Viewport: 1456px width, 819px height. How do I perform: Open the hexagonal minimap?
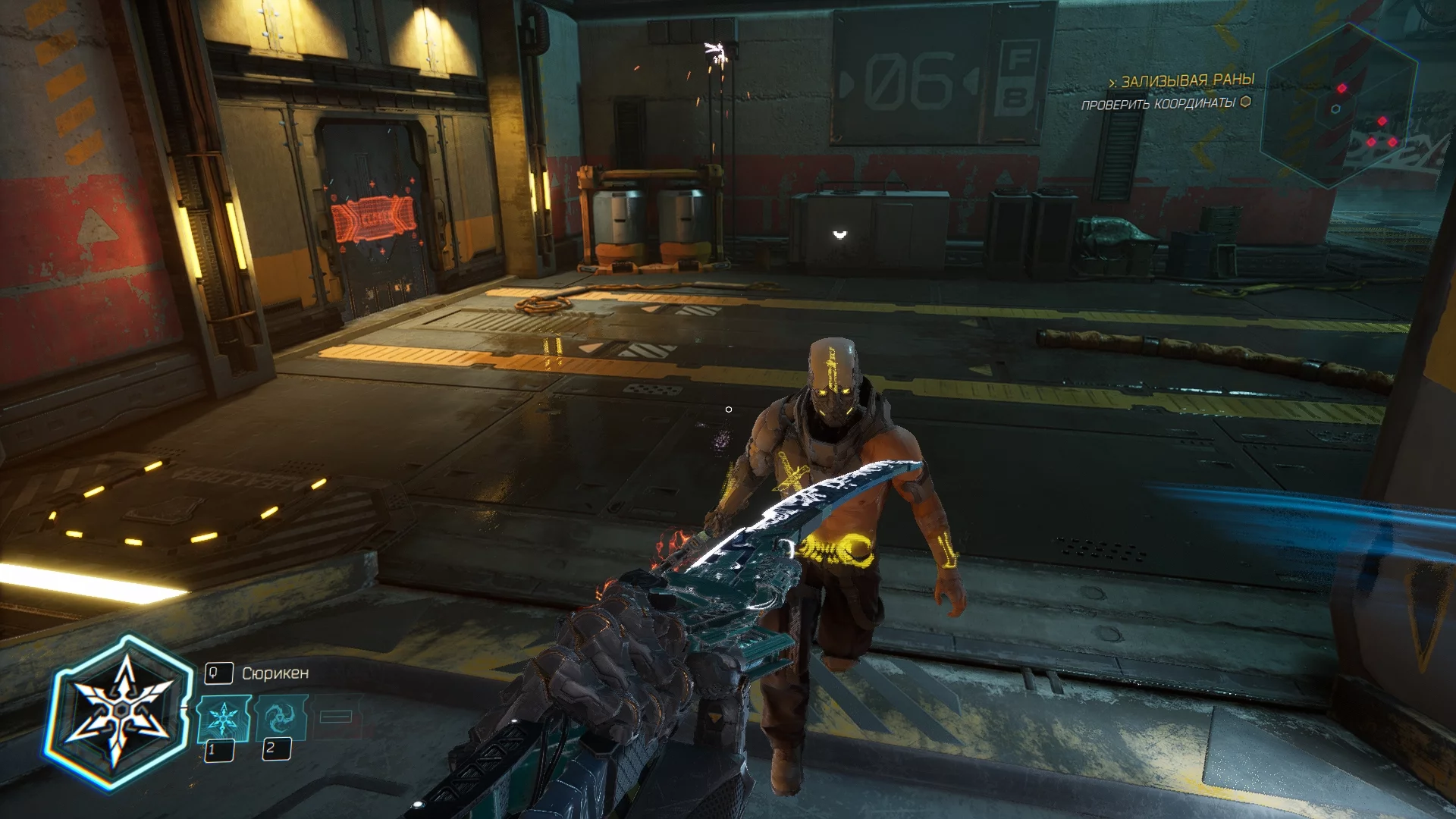pyautogui.click(x=1340, y=108)
